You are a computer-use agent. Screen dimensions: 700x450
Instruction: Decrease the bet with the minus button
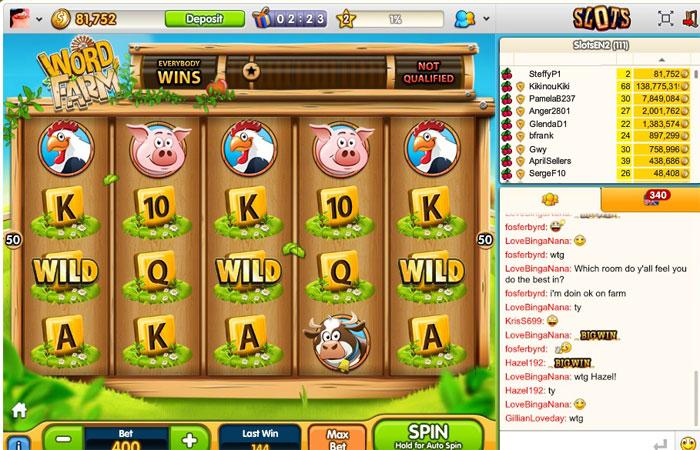pos(63,439)
